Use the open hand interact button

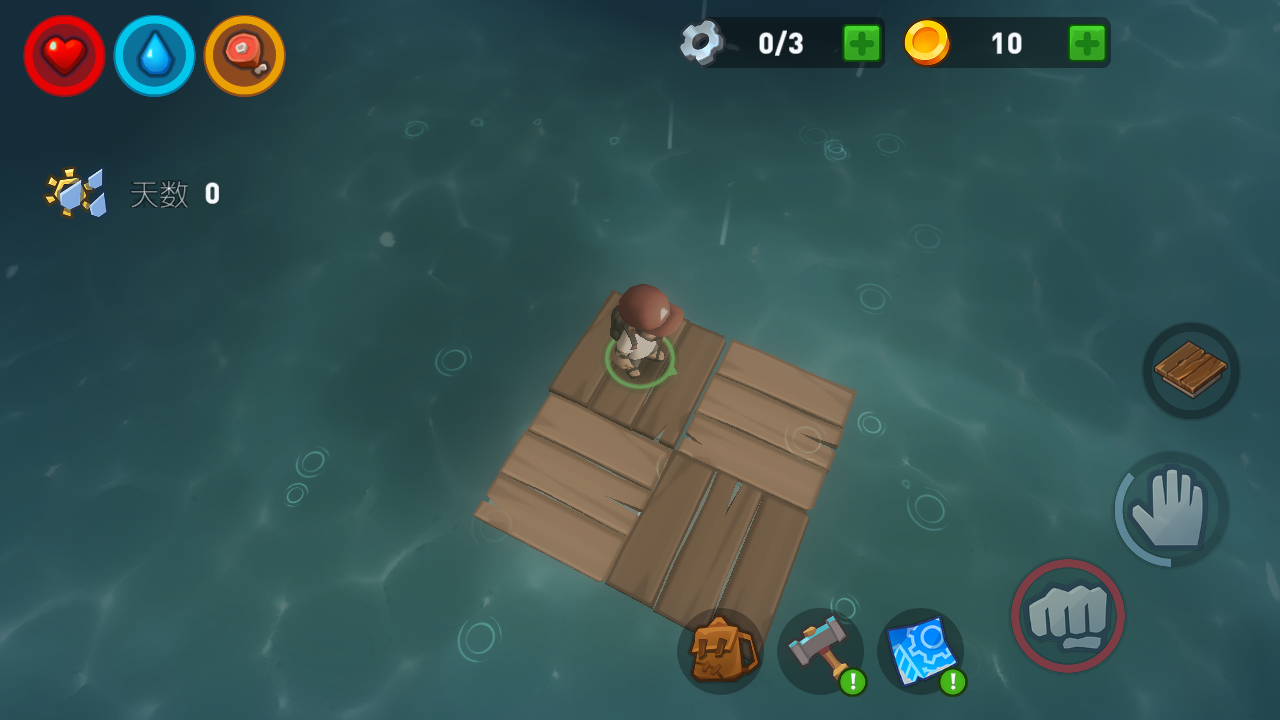(1172, 509)
